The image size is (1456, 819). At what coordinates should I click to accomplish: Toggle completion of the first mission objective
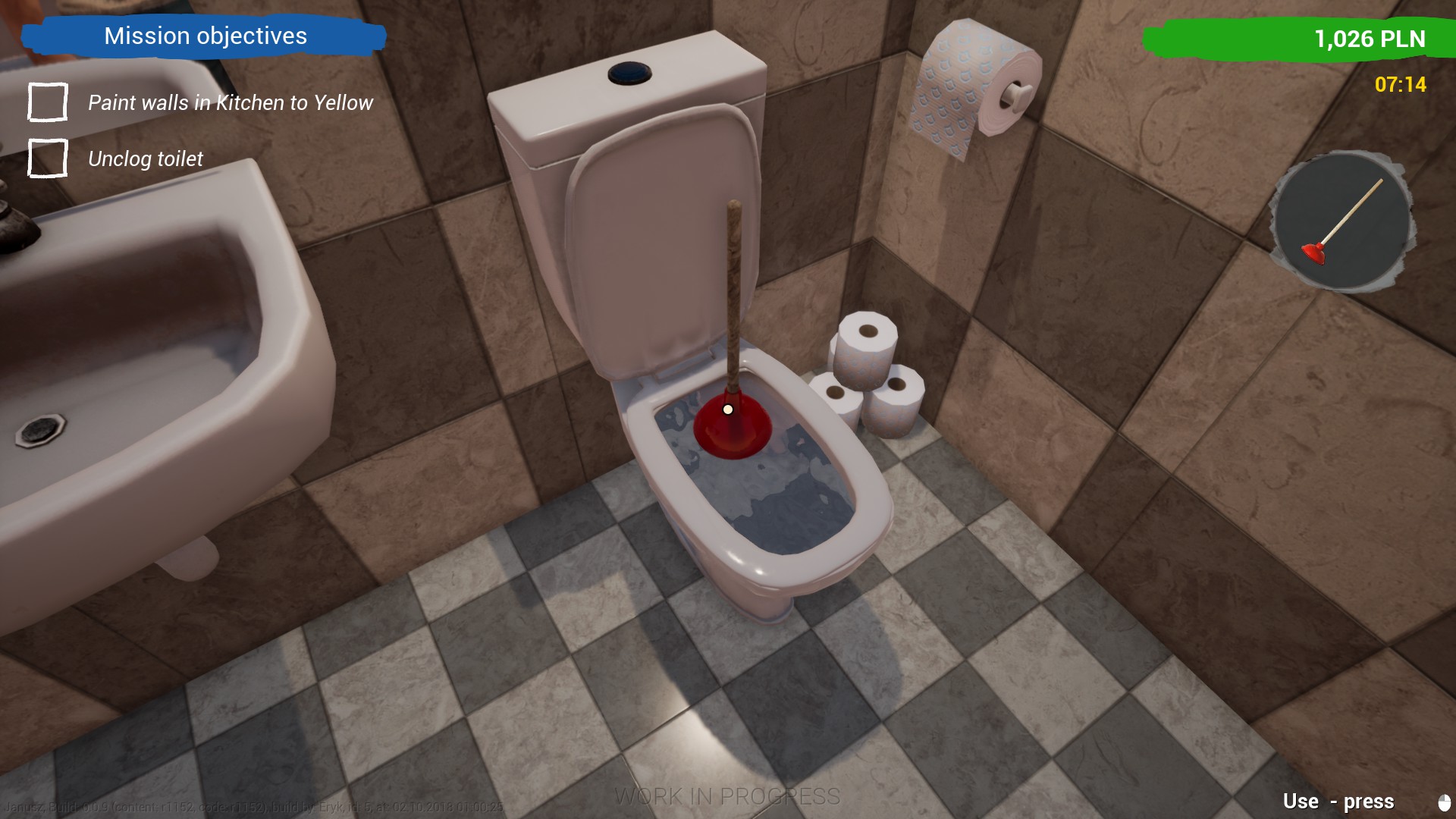pyautogui.click(x=46, y=101)
